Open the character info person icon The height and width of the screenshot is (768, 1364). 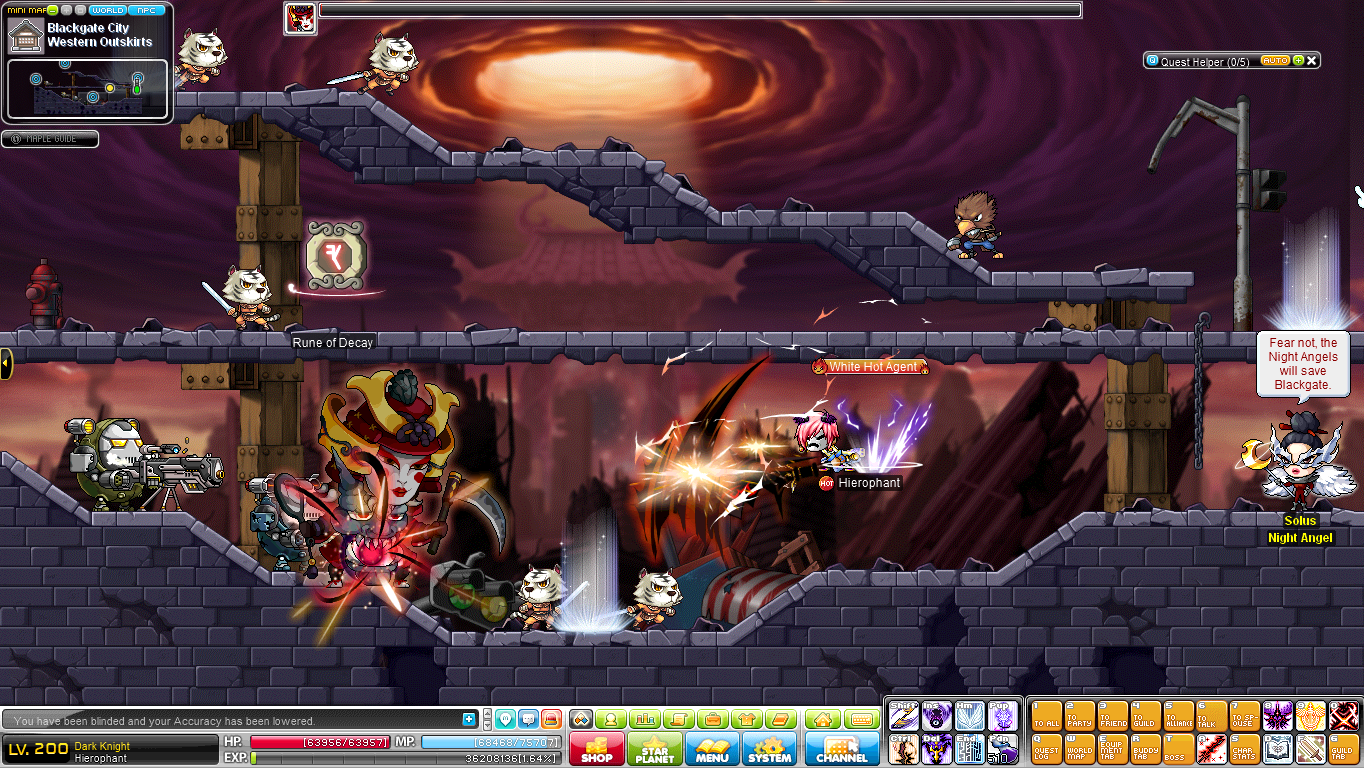[x=612, y=718]
